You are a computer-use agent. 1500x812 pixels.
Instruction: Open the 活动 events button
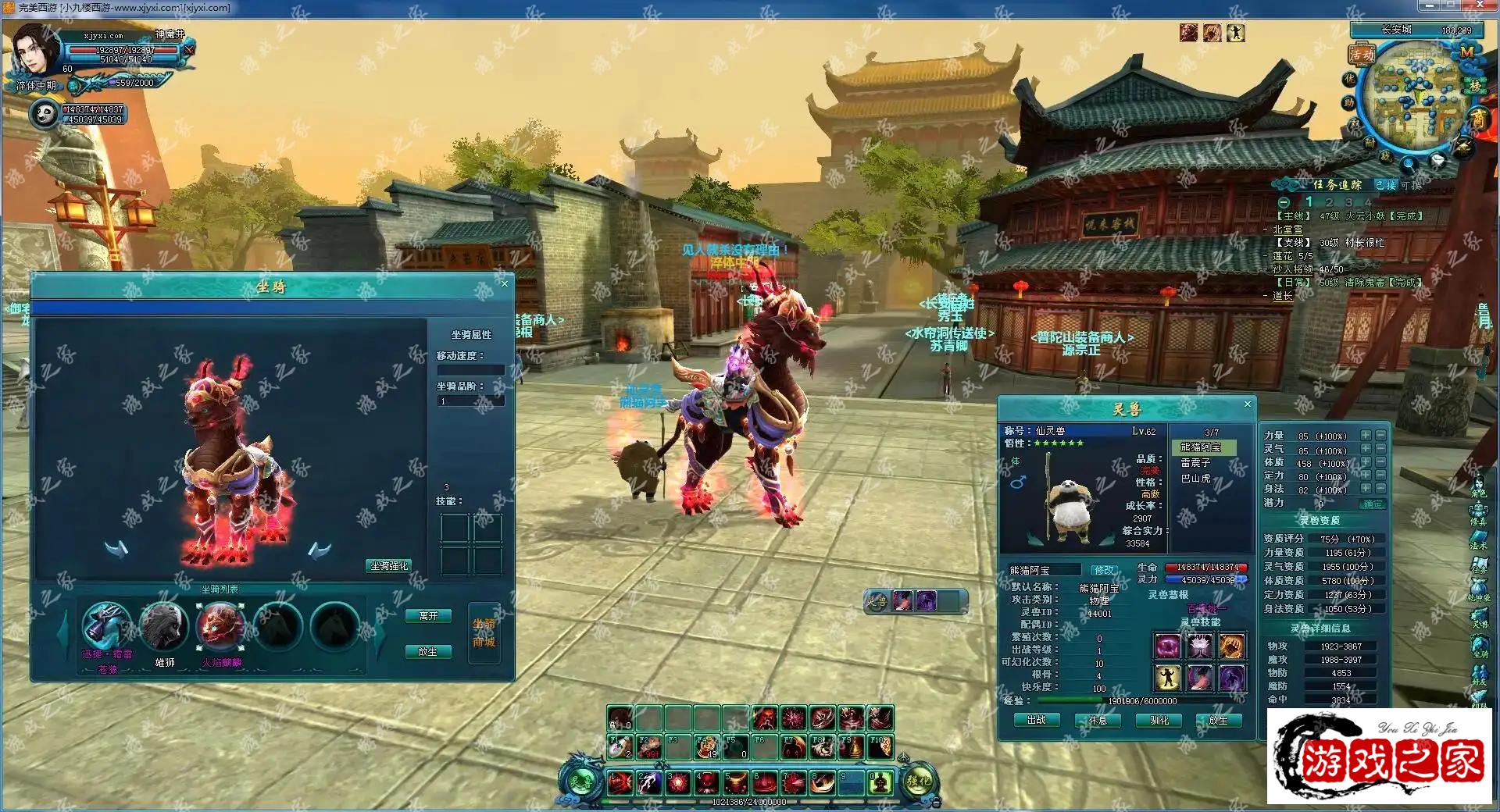click(1361, 54)
